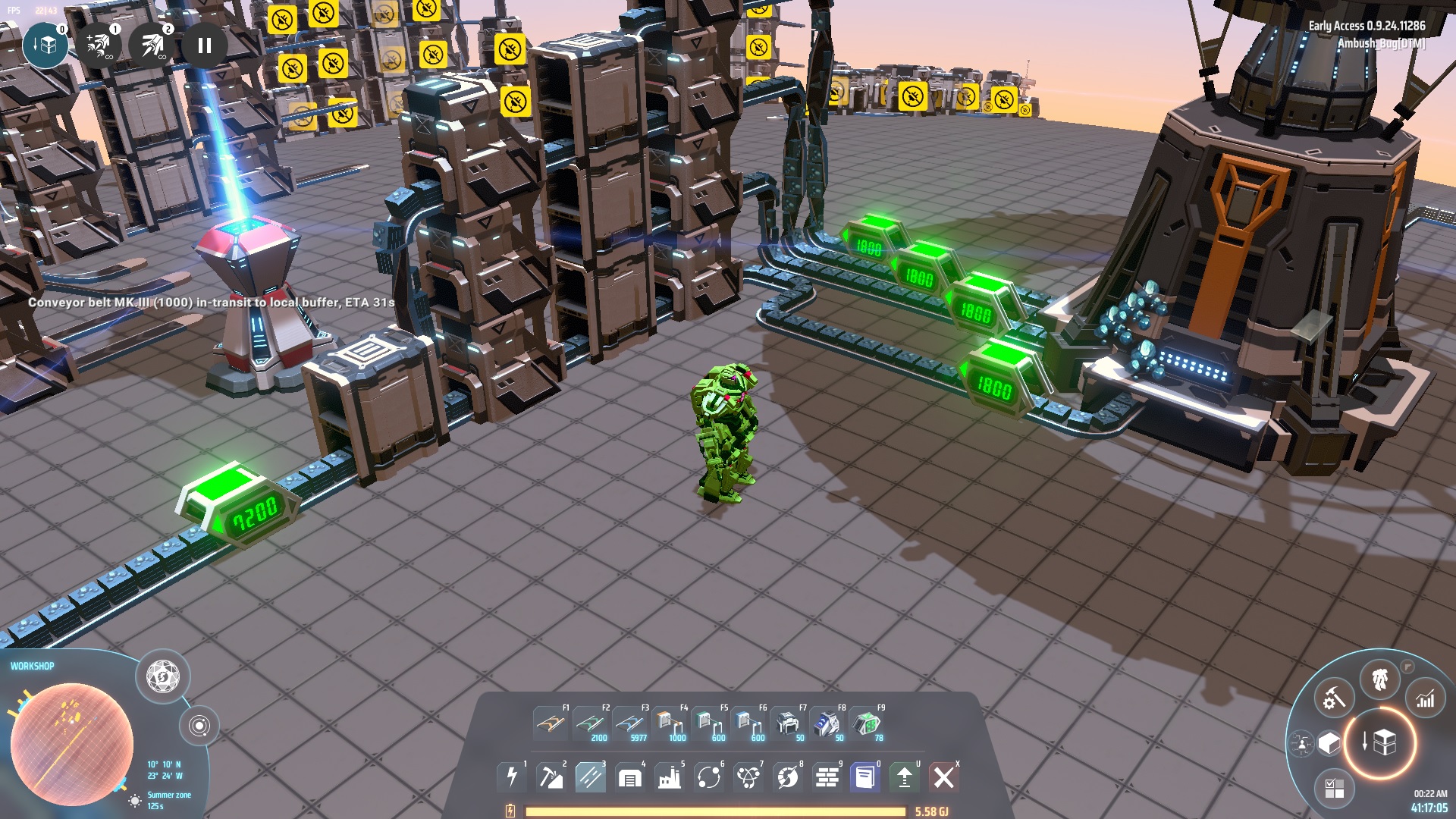The image size is (1456, 819).
Task: Choose the blue conveyor belt slot with 5977
Action: 630,723
